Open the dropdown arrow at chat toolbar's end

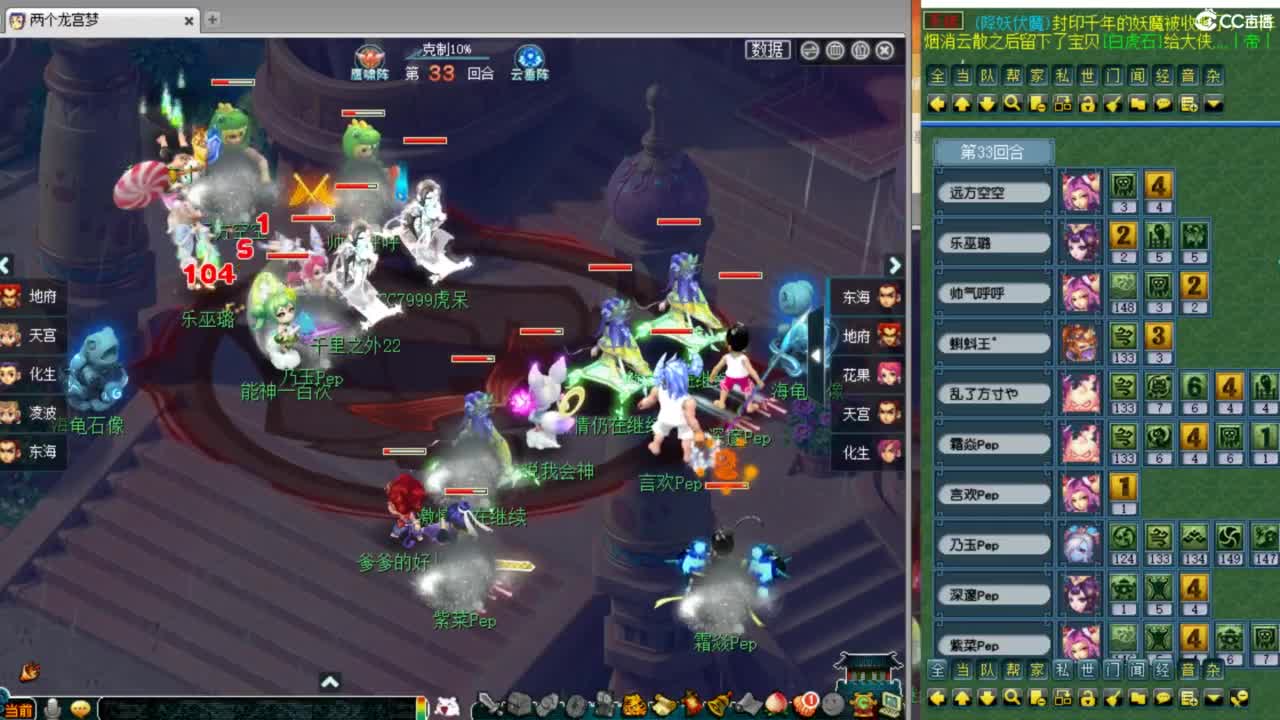1213,103
